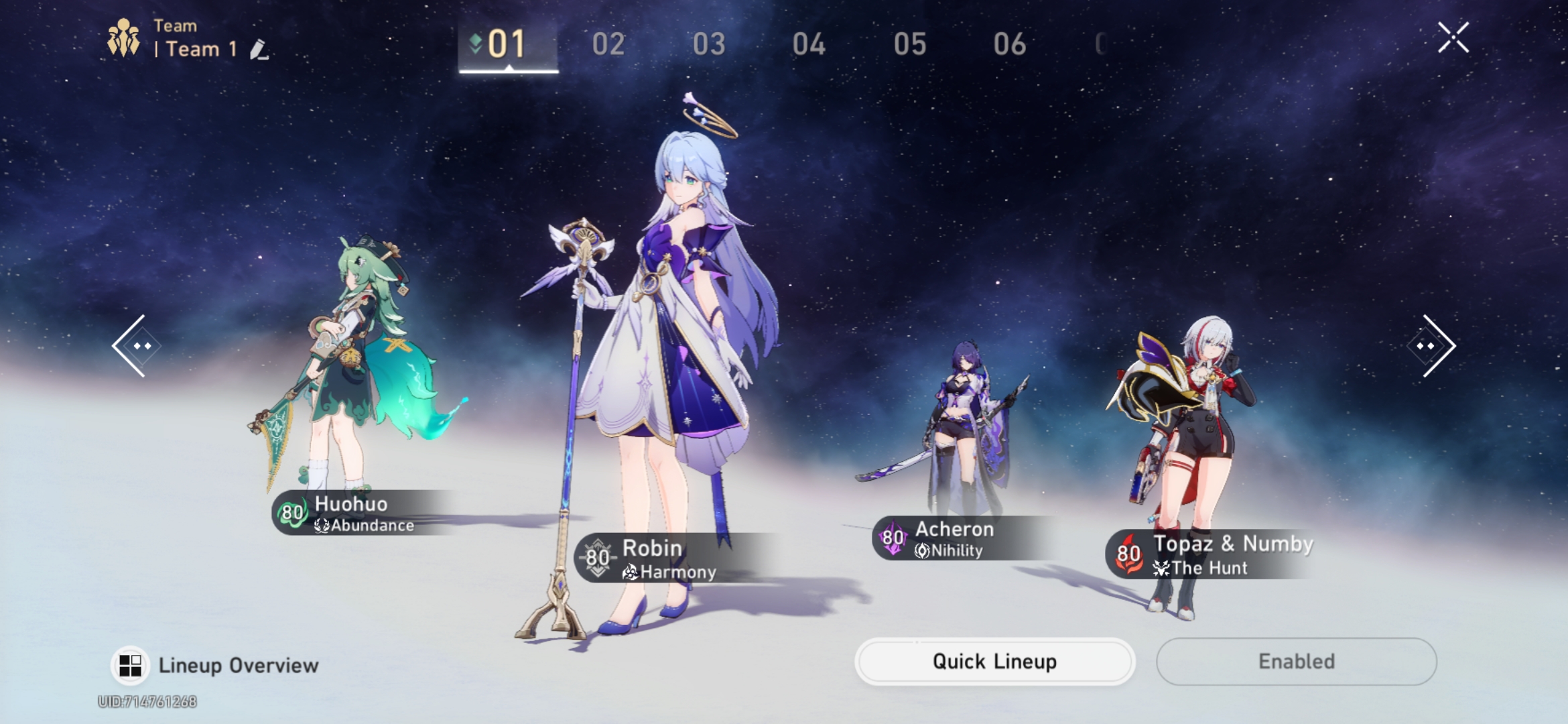Image resolution: width=1568 pixels, height=724 pixels.
Task: Open the Lineup Overview grid icon
Action: 129,664
